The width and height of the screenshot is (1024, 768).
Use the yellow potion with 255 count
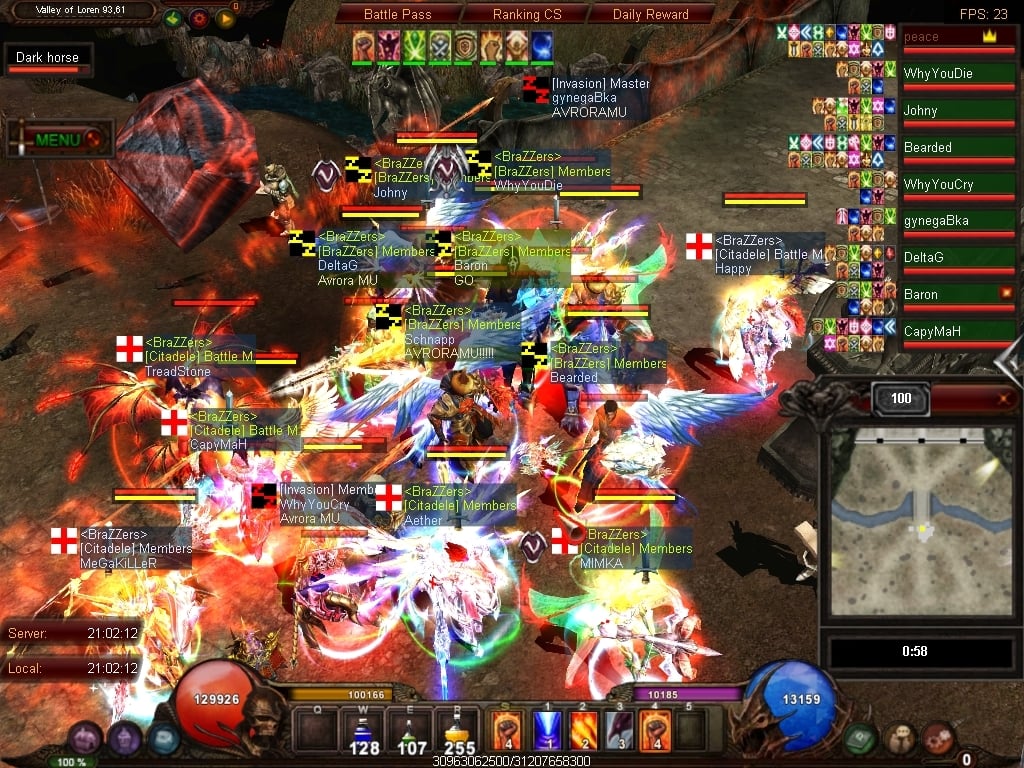tap(459, 731)
